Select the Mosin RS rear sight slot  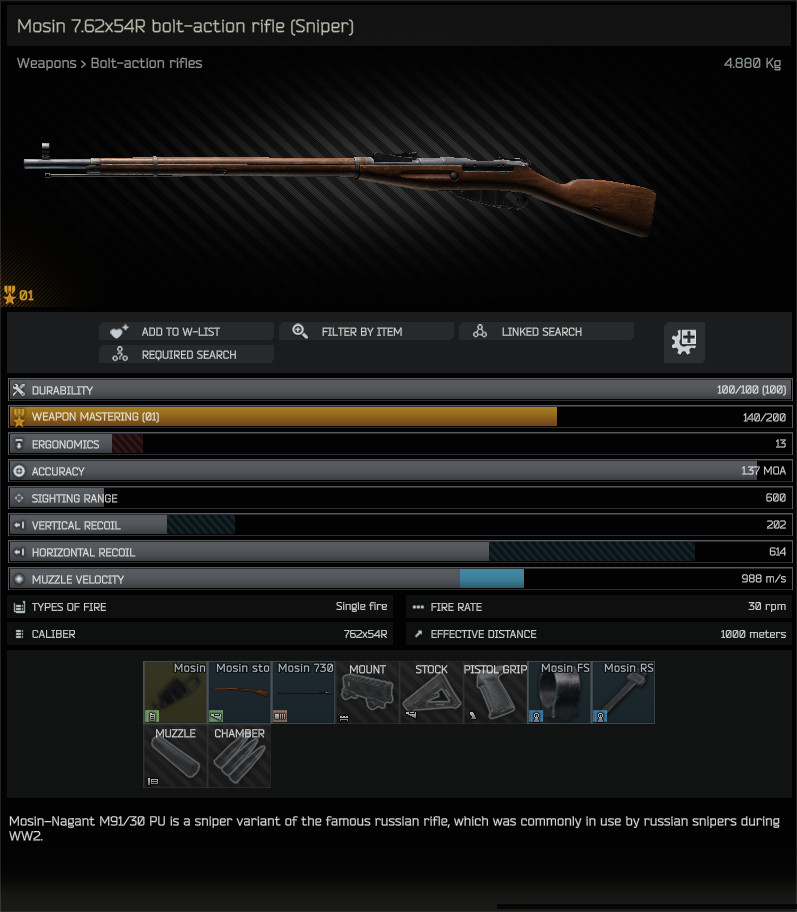pyautogui.click(x=623, y=692)
